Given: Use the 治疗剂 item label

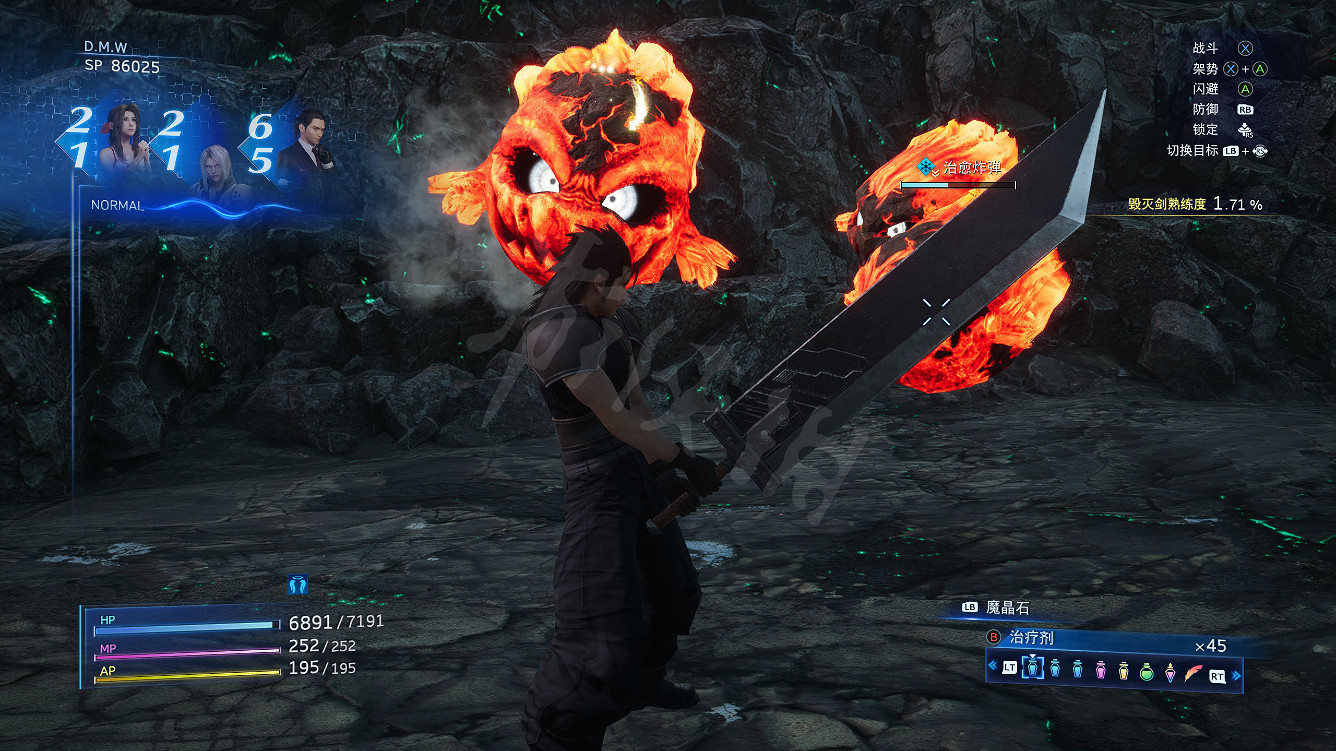Looking at the screenshot, I should tap(1030, 638).
